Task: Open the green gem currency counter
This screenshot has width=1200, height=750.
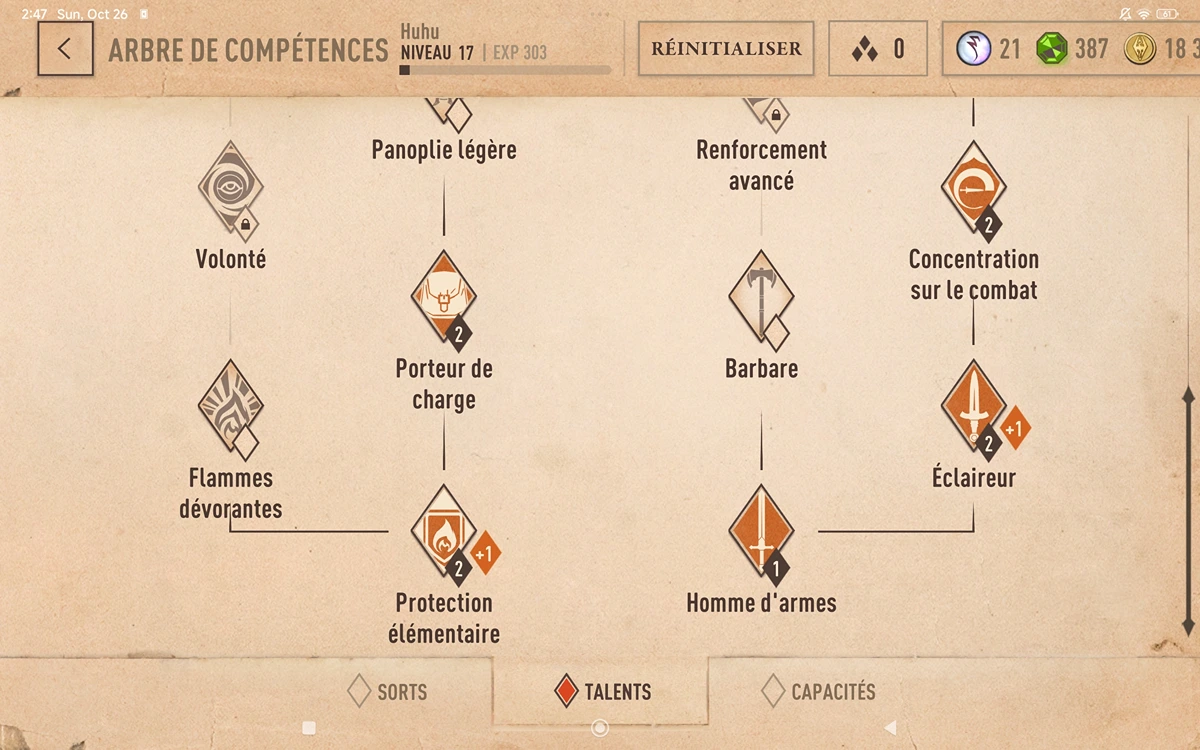Action: click(x=1072, y=49)
